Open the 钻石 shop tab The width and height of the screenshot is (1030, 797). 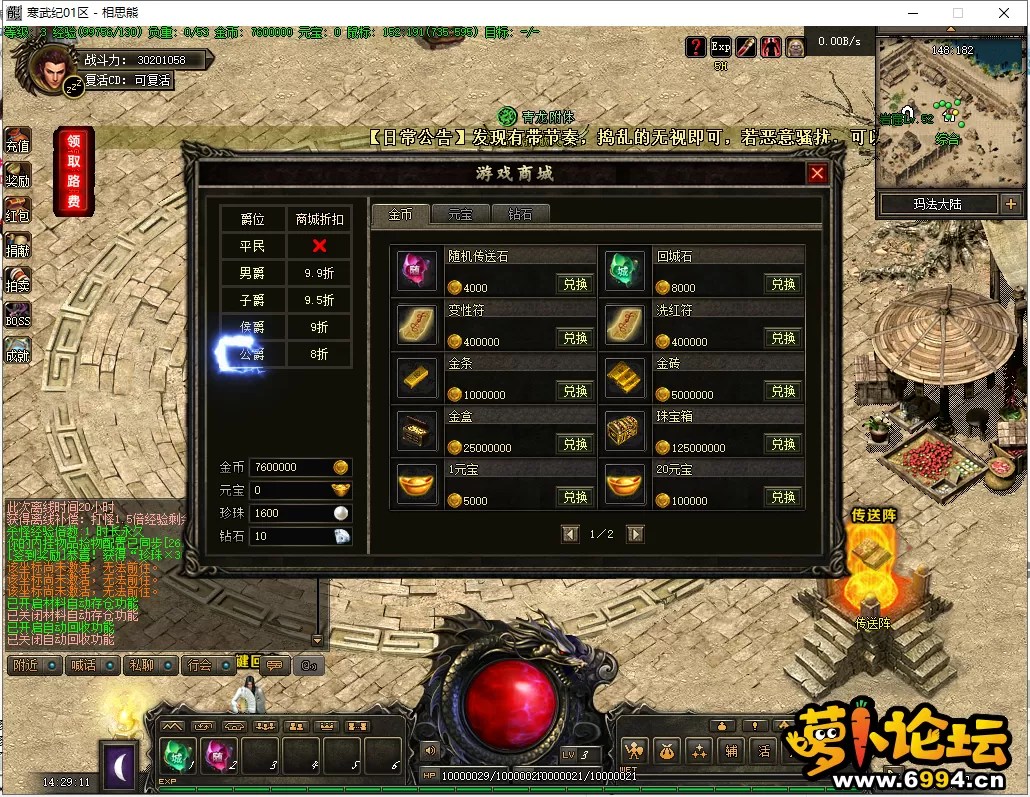tap(520, 214)
